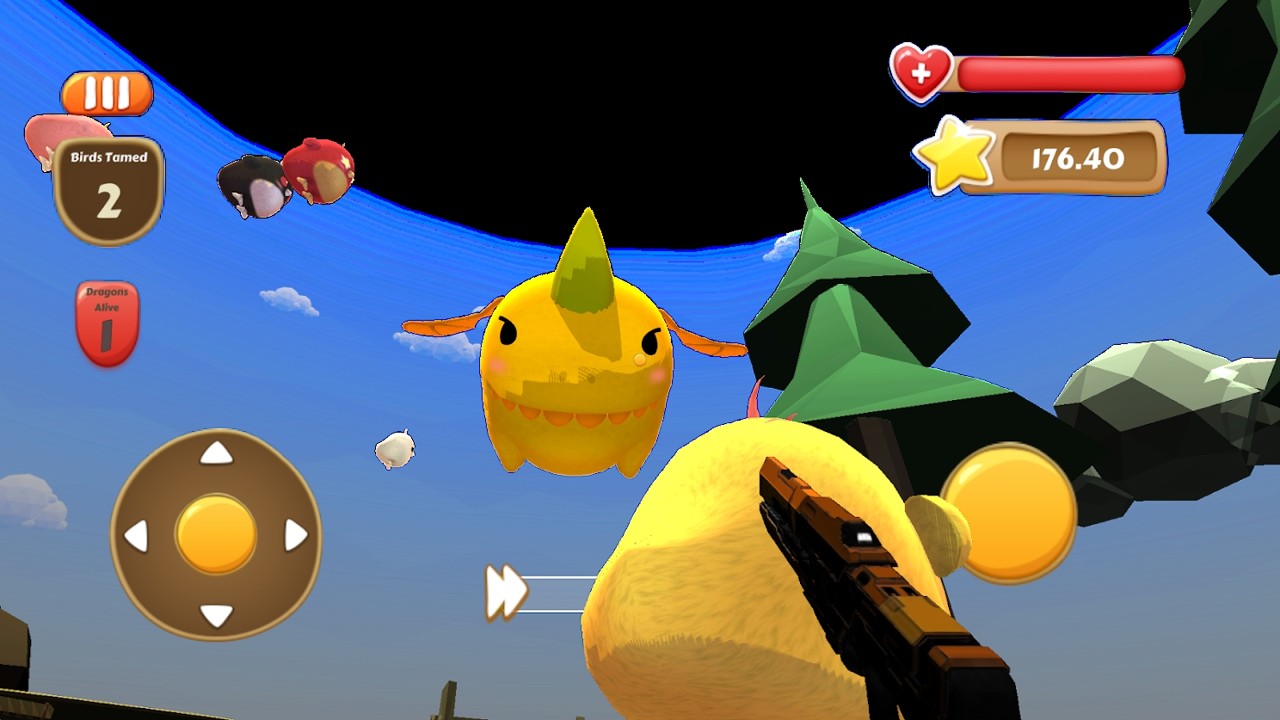
Task: Tap the center stick of the joystick
Action: tap(214, 533)
